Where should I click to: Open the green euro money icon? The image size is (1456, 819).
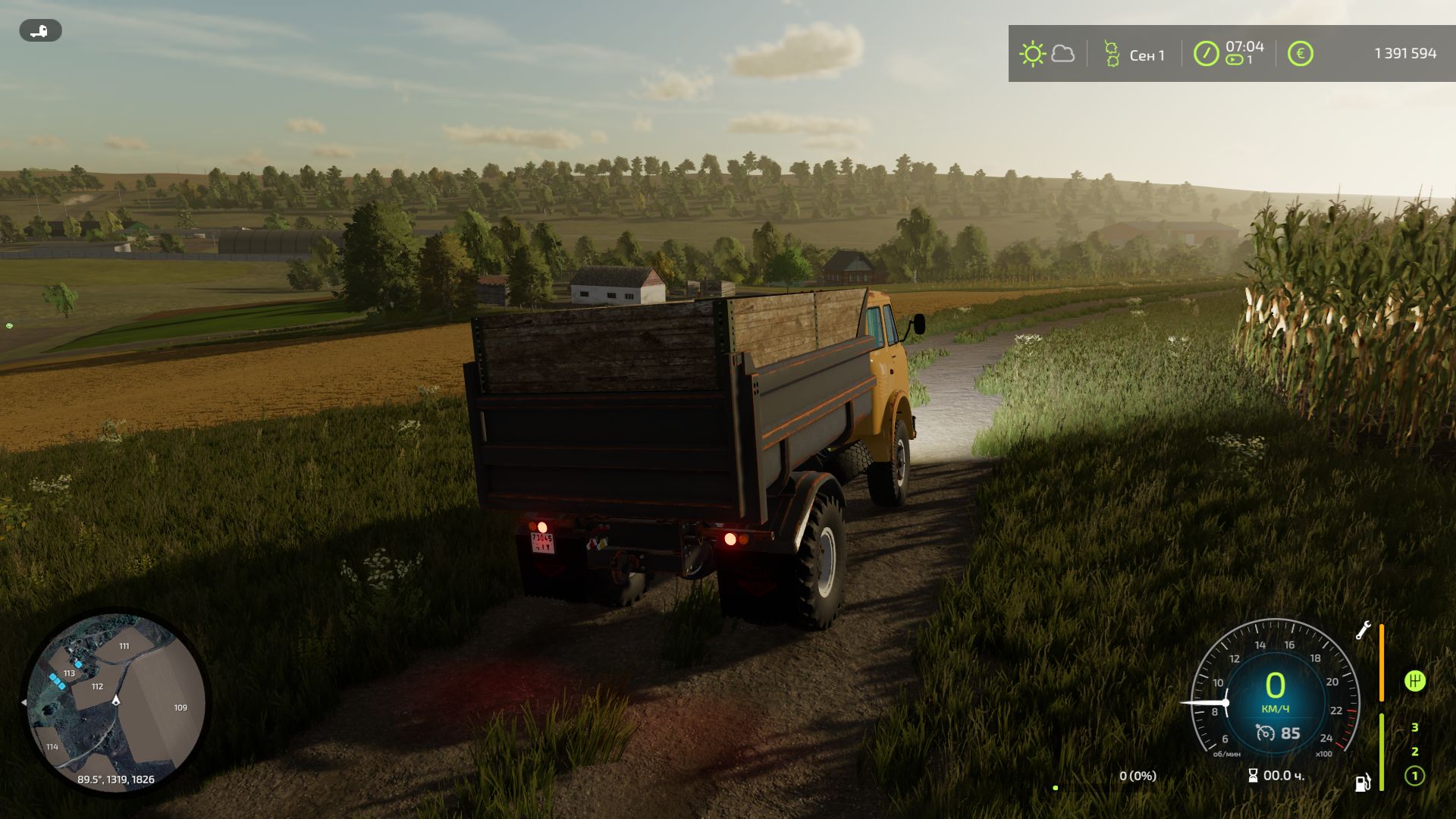[x=1300, y=54]
